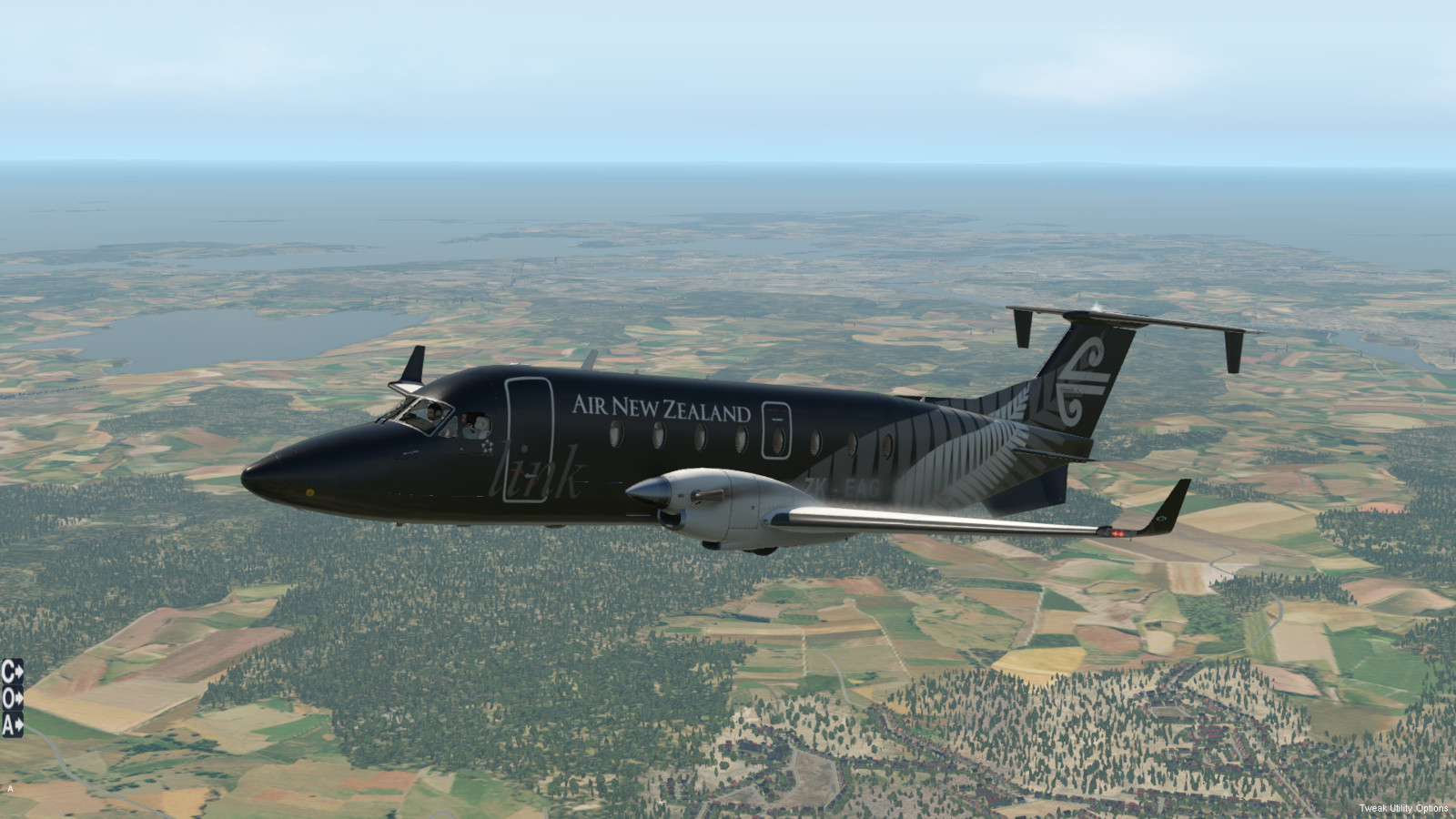The height and width of the screenshot is (819, 1456).
Task: Expand the O arrow side tab
Action: point(12,699)
